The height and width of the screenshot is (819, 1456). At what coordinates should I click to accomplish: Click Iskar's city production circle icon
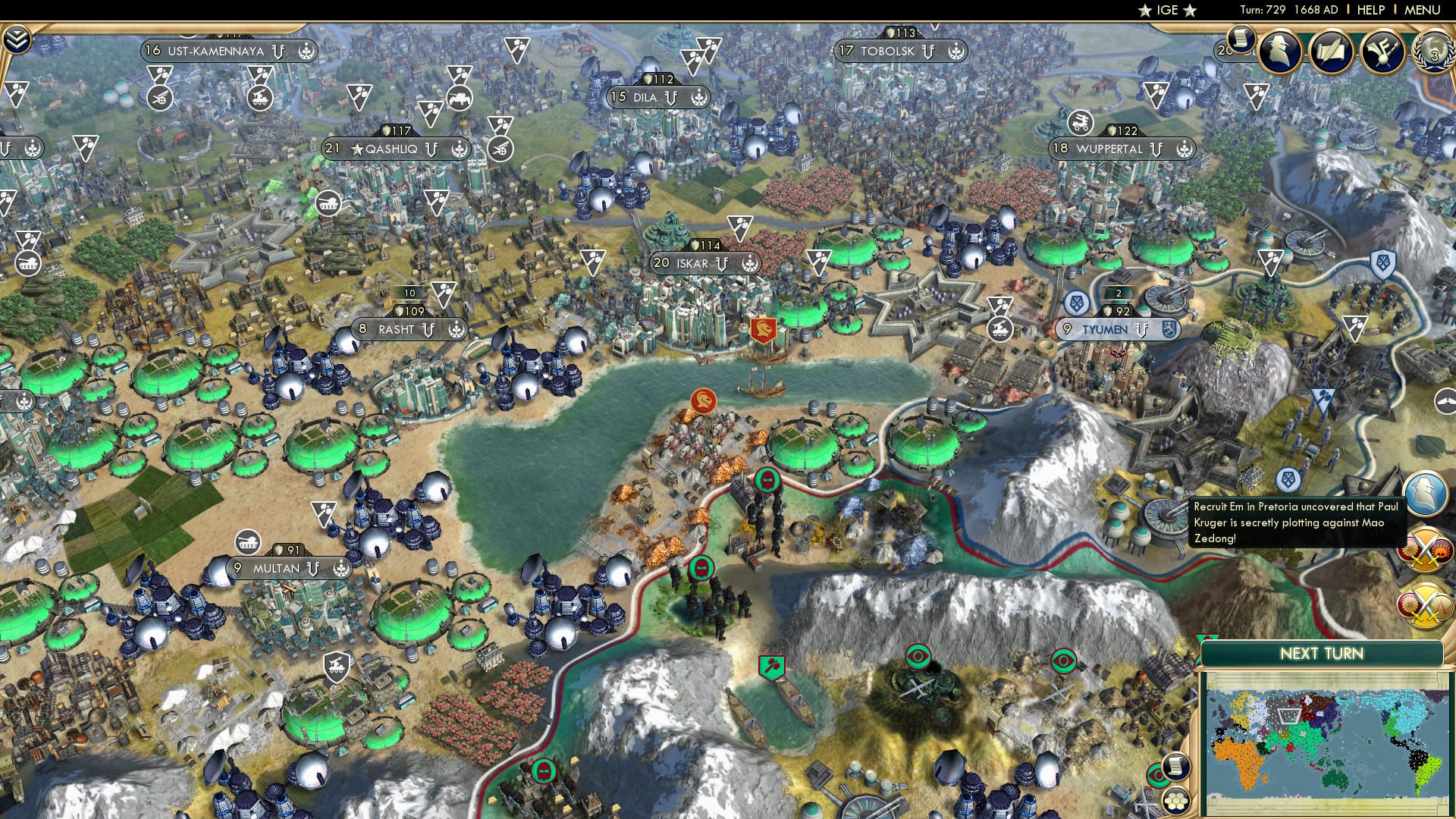point(751,265)
